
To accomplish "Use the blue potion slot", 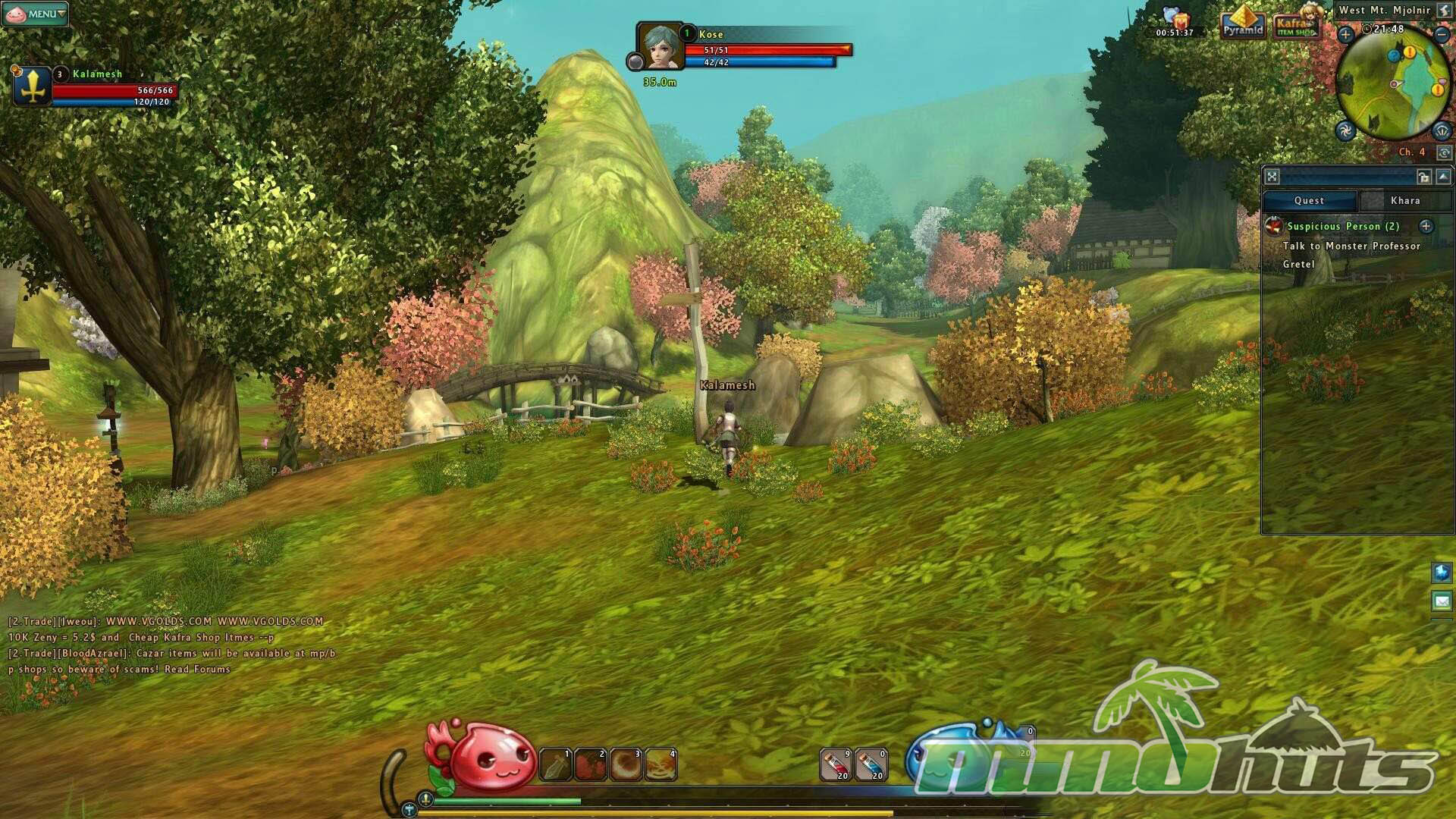I will tap(871, 764).
